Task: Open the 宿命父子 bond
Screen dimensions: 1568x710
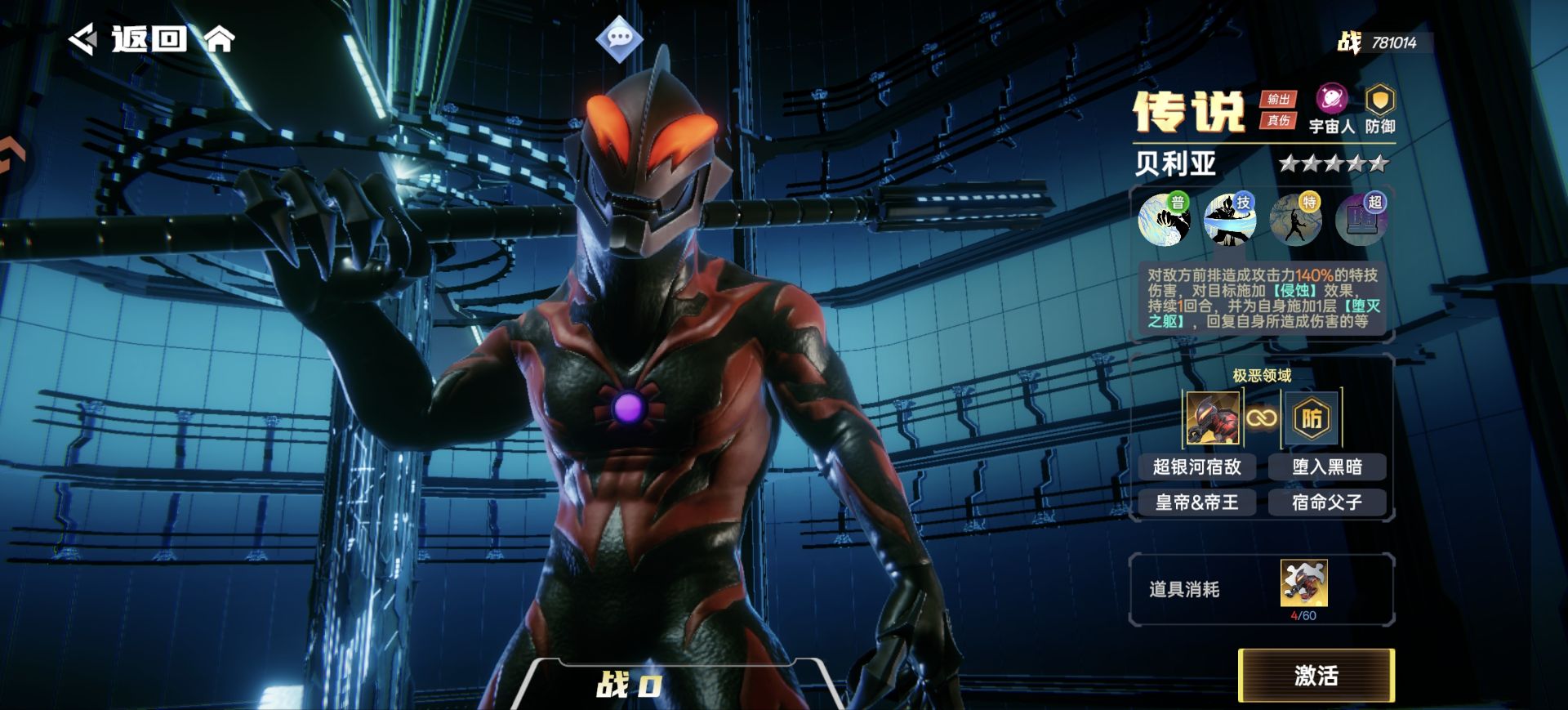Action: (x=1327, y=502)
